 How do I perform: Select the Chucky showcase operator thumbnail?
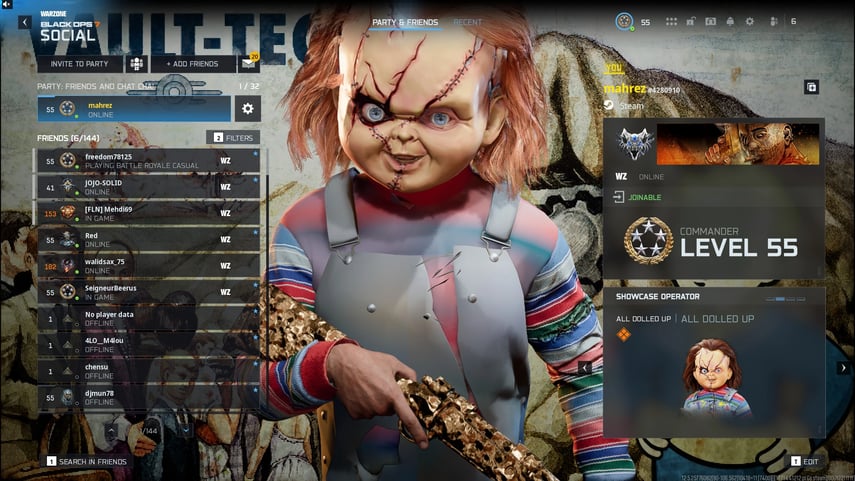(711, 377)
